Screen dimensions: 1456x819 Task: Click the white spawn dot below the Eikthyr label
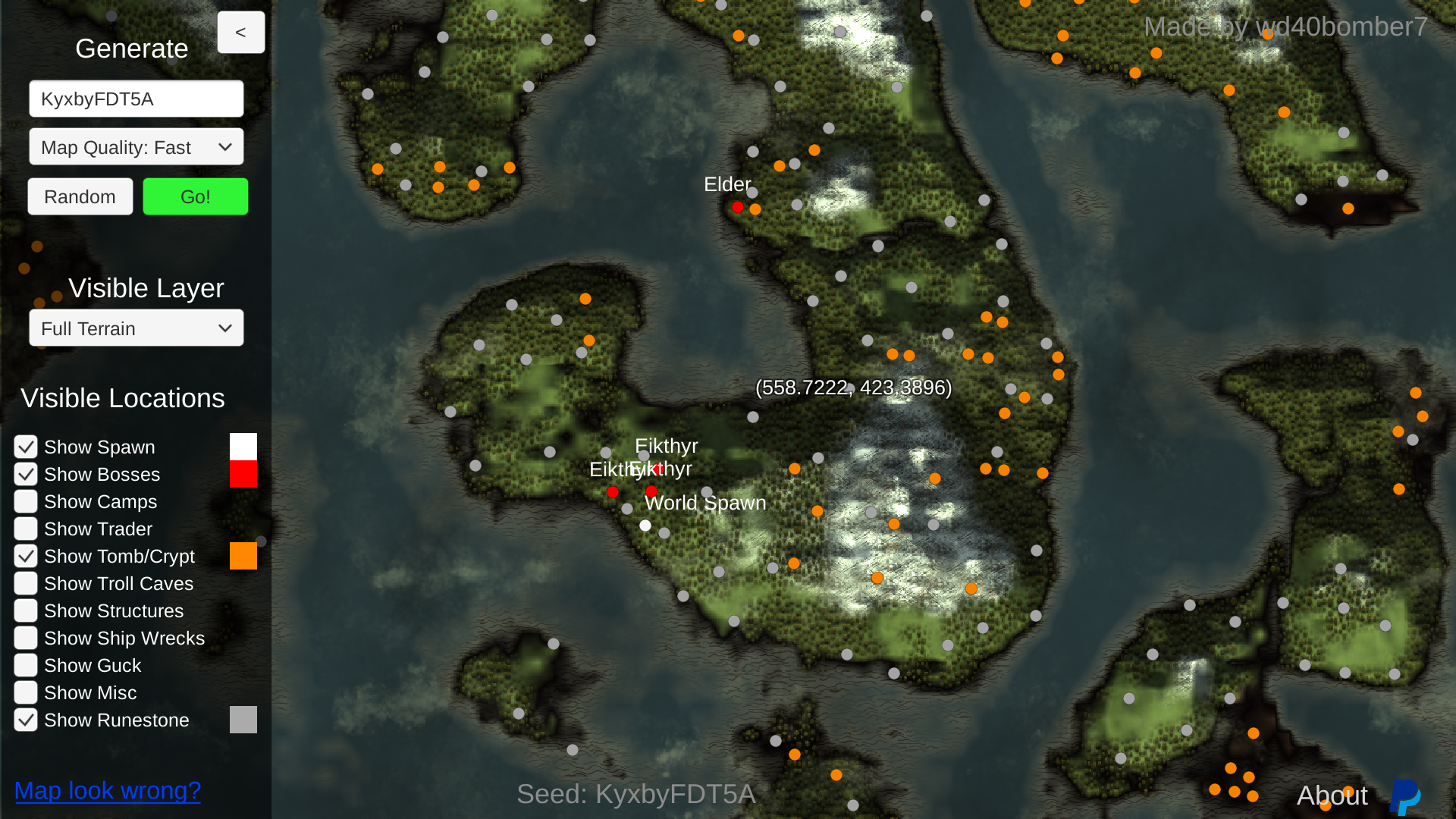(x=645, y=525)
